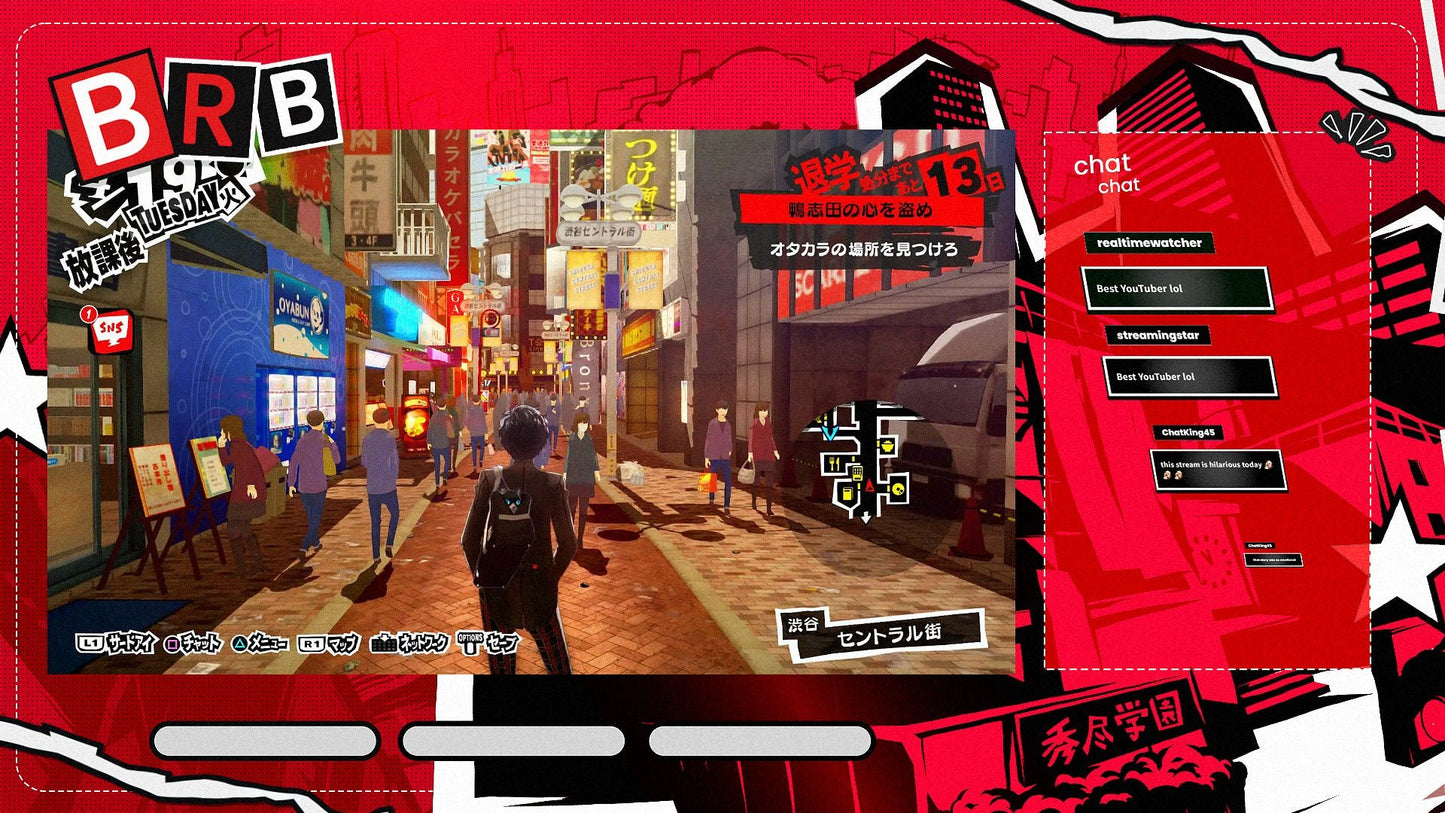This screenshot has width=1445, height=813.
Task: Click the red A destination marker on minimap
Action: coord(870,485)
